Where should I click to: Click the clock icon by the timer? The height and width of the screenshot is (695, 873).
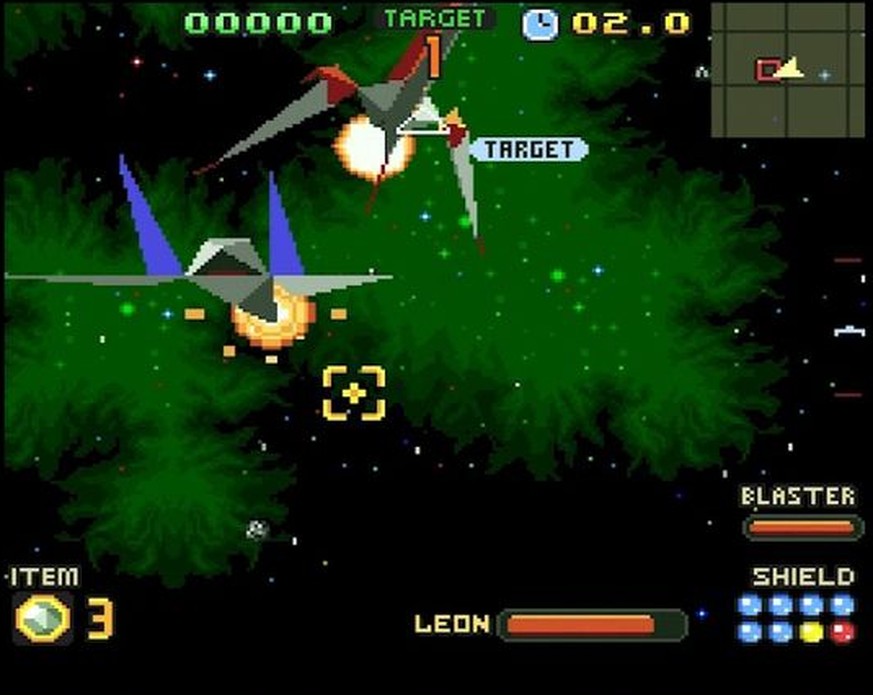pos(540,23)
